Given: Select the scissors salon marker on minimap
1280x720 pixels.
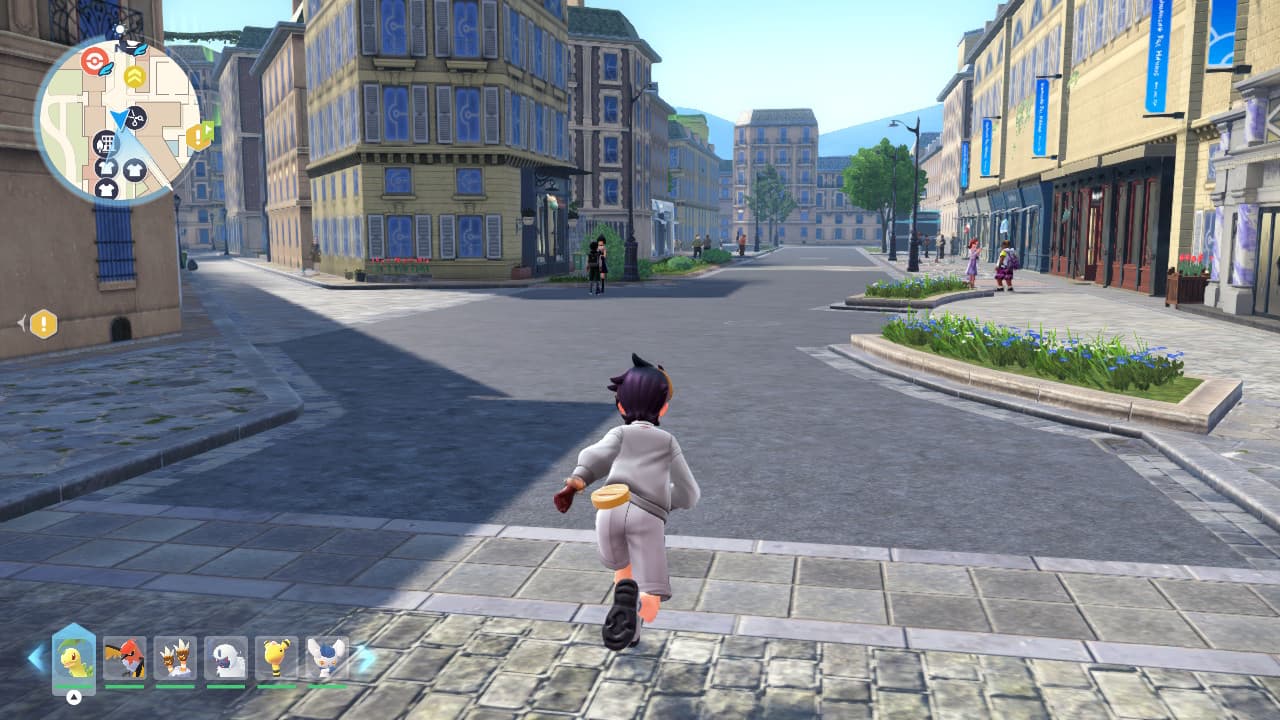Looking at the screenshot, I should [135, 117].
